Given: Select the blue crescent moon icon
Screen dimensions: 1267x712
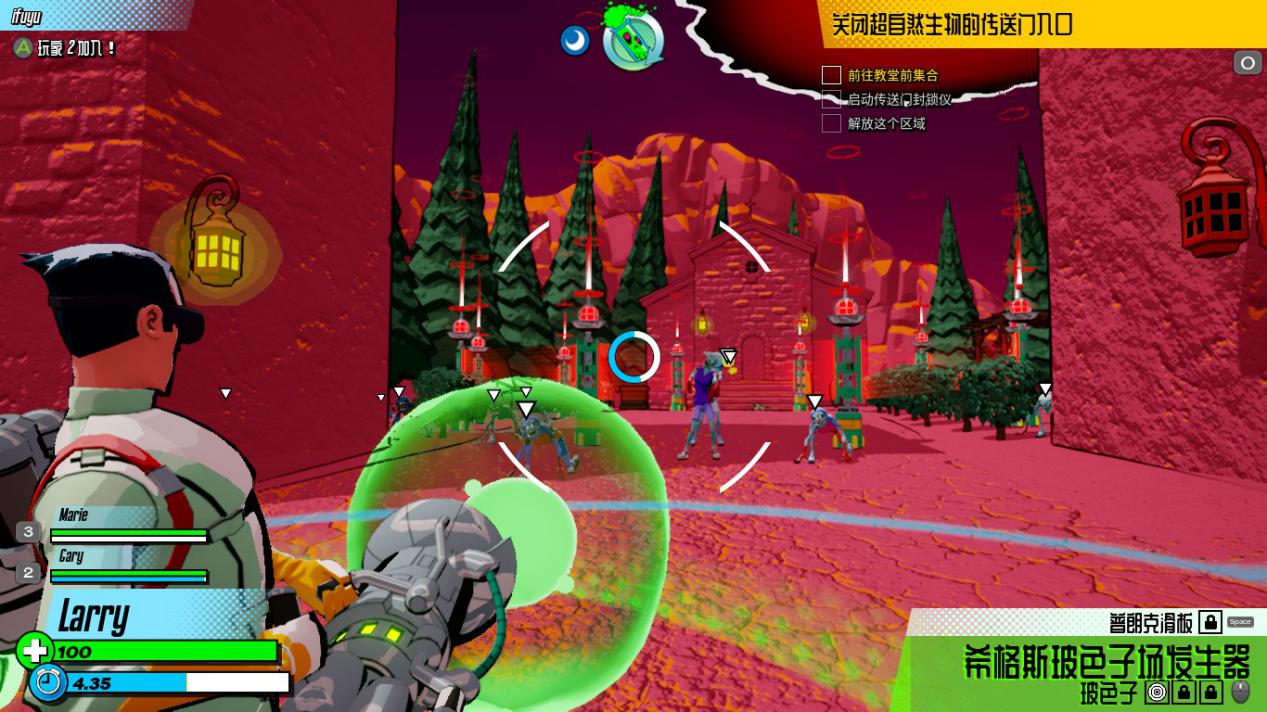Looking at the screenshot, I should click(575, 40).
